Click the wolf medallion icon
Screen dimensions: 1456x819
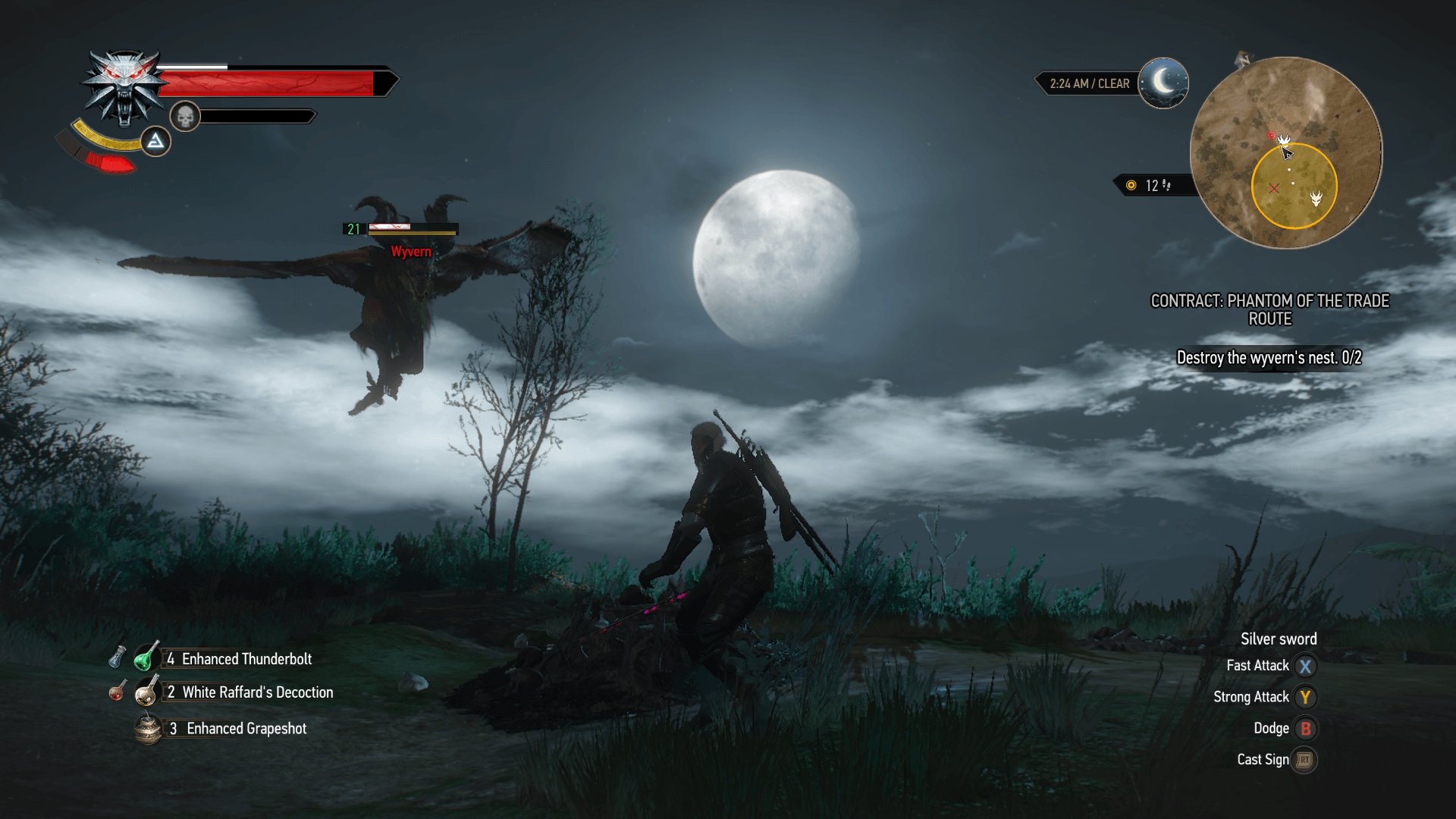(124, 87)
